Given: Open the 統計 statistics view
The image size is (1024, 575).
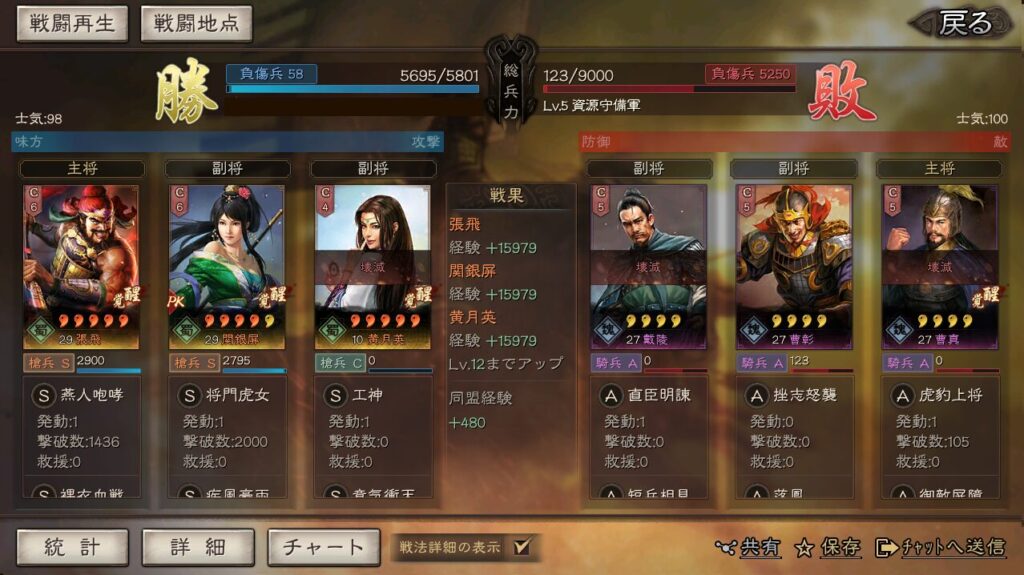Looking at the screenshot, I should pos(72,547).
